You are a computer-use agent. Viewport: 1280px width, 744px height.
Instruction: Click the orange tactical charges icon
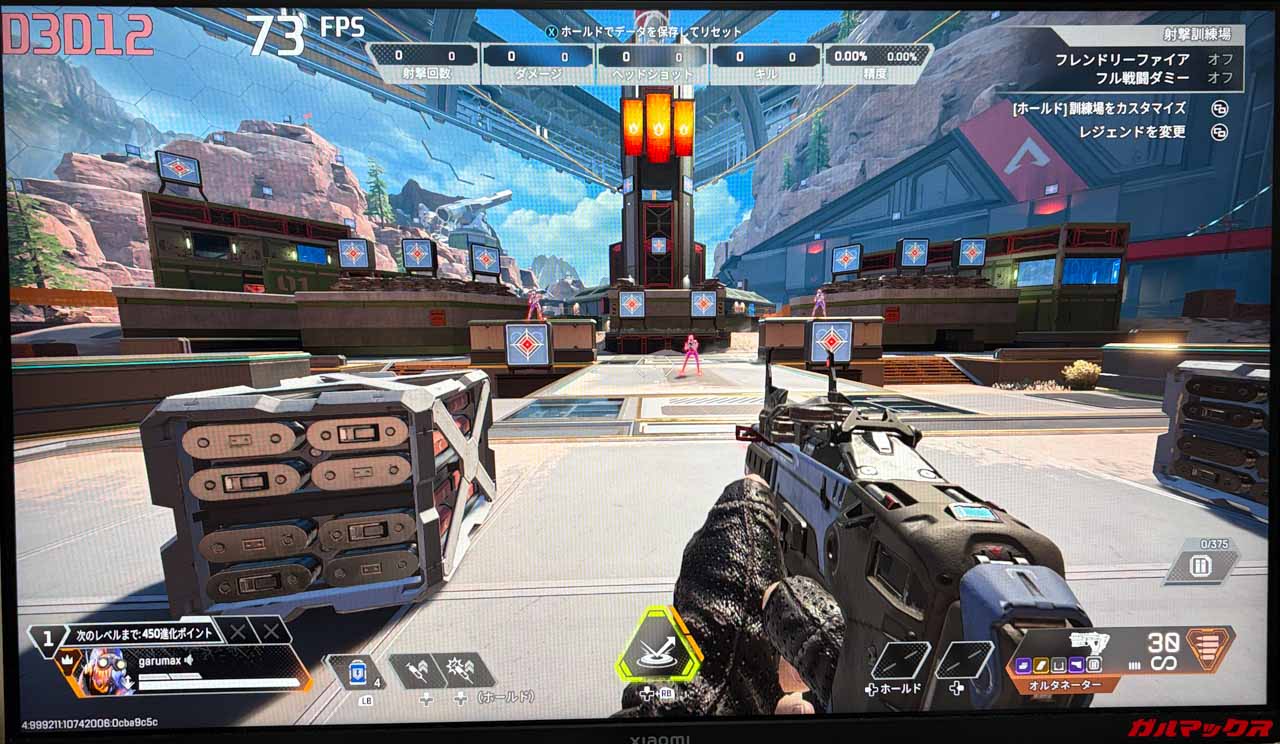[1209, 648]
